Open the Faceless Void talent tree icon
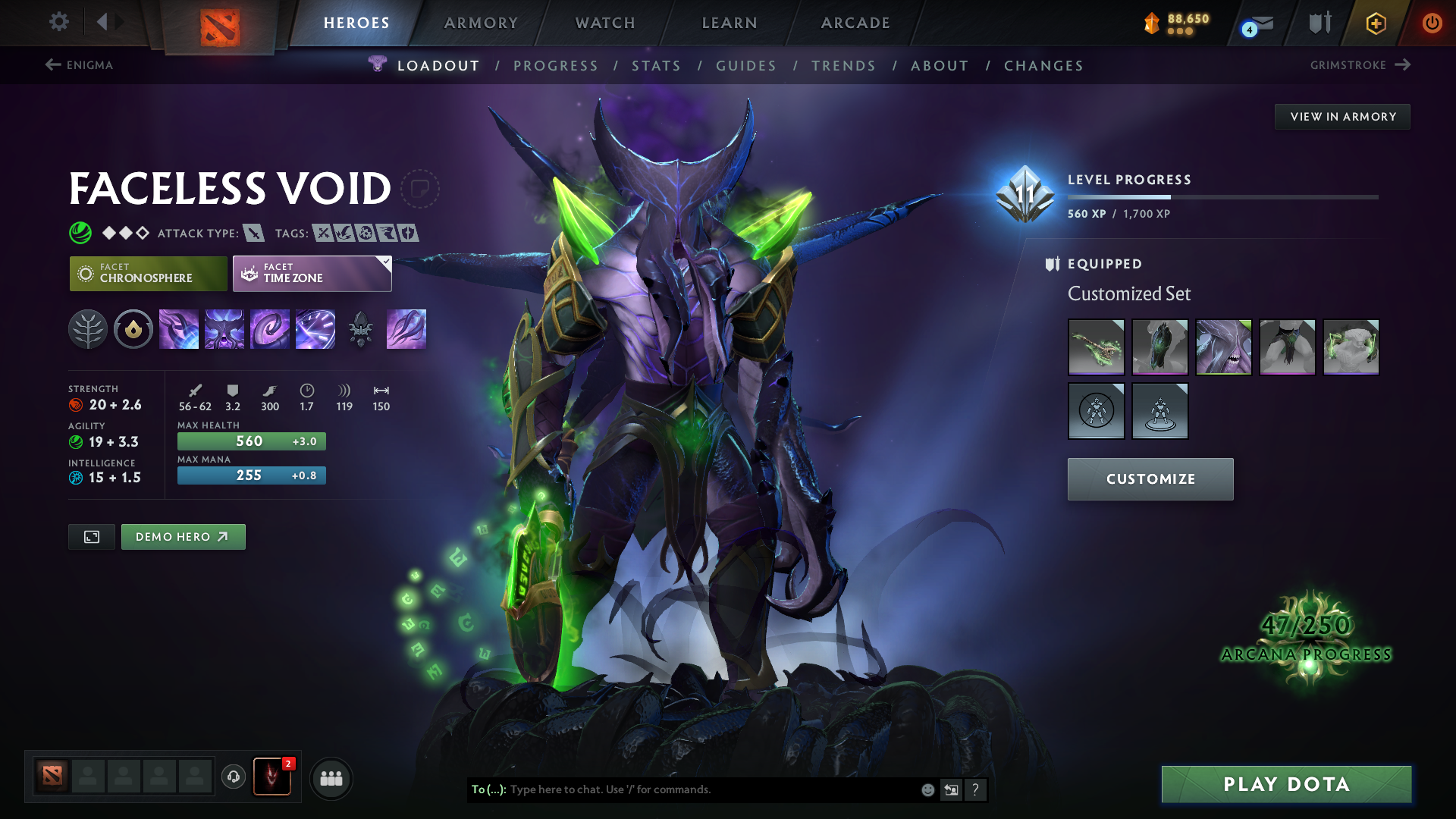This screenshot has width=1456, height=819. point(88,329)
